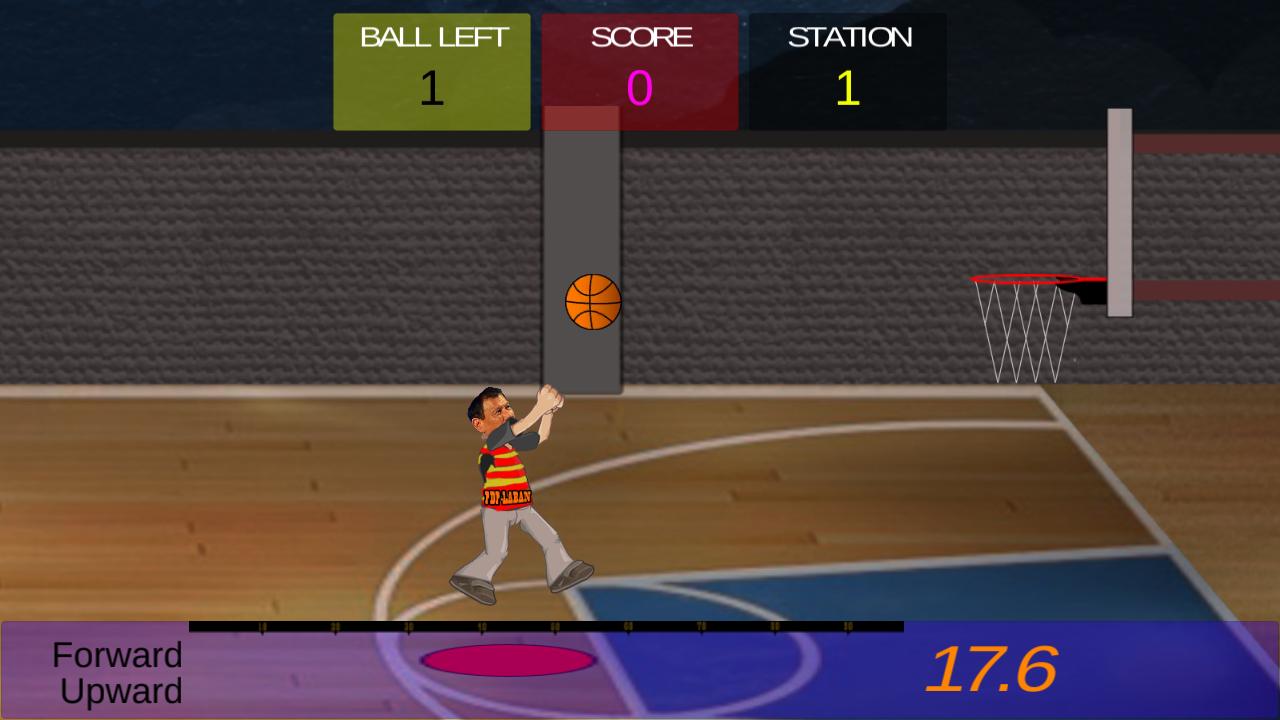Click the yellow 1 in the STATION panel
This screenshot has width=1280, height=720.
pos(846,90)
